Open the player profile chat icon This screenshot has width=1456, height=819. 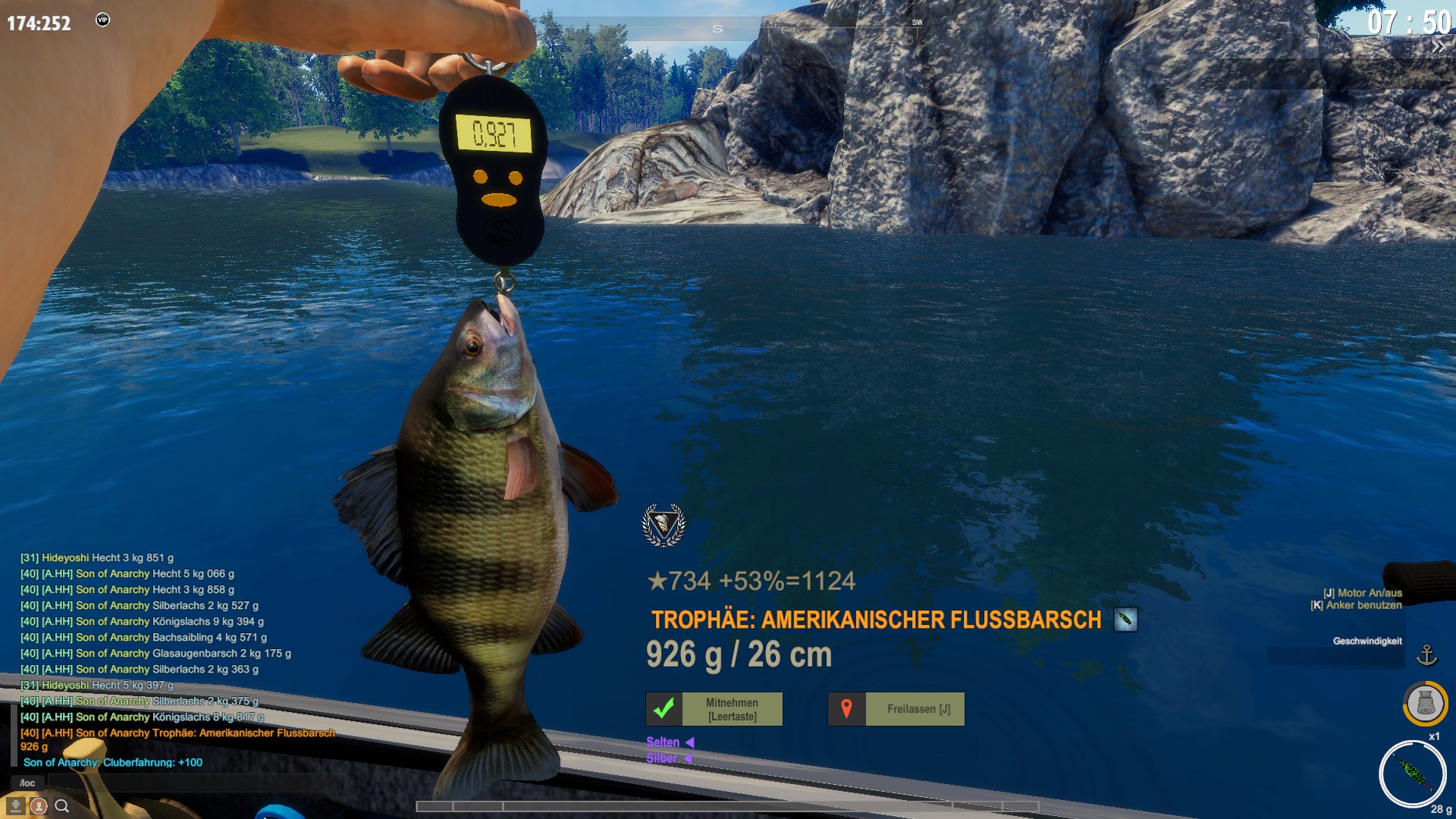(x=39, y=806)
